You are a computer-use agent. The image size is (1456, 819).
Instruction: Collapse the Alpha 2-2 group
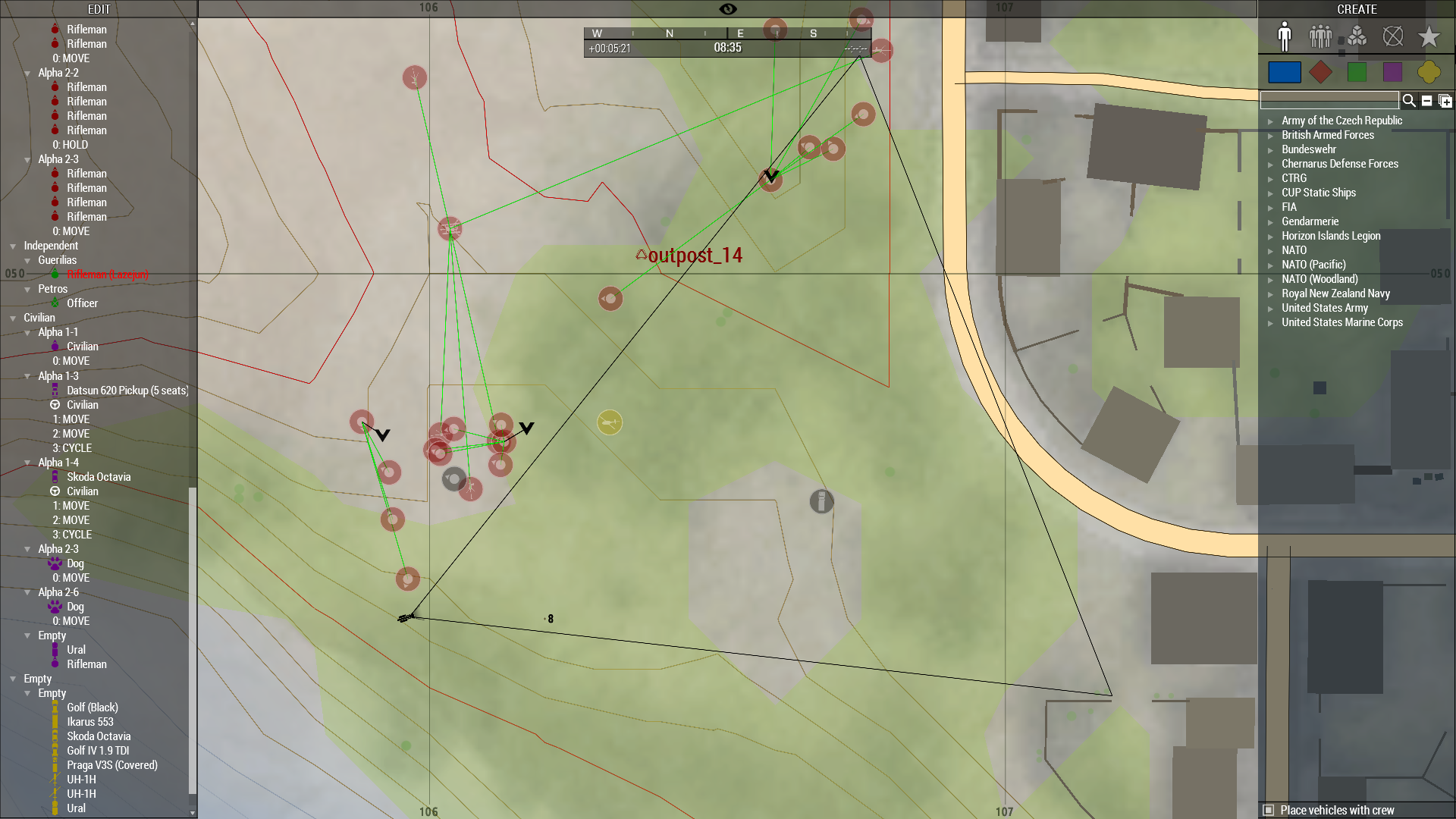[x=27, y=73]
